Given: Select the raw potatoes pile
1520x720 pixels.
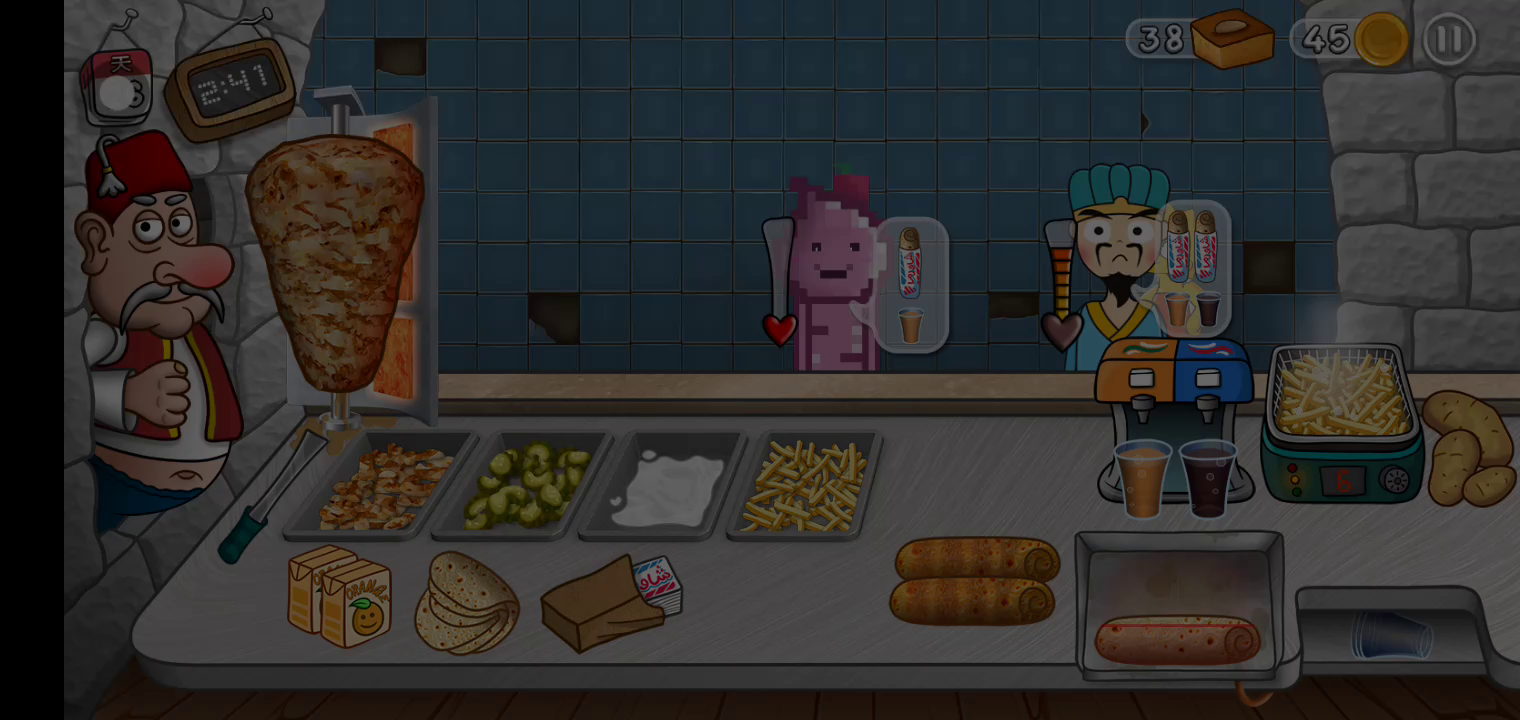Looking at the screenshot, I should (1468, 448).
